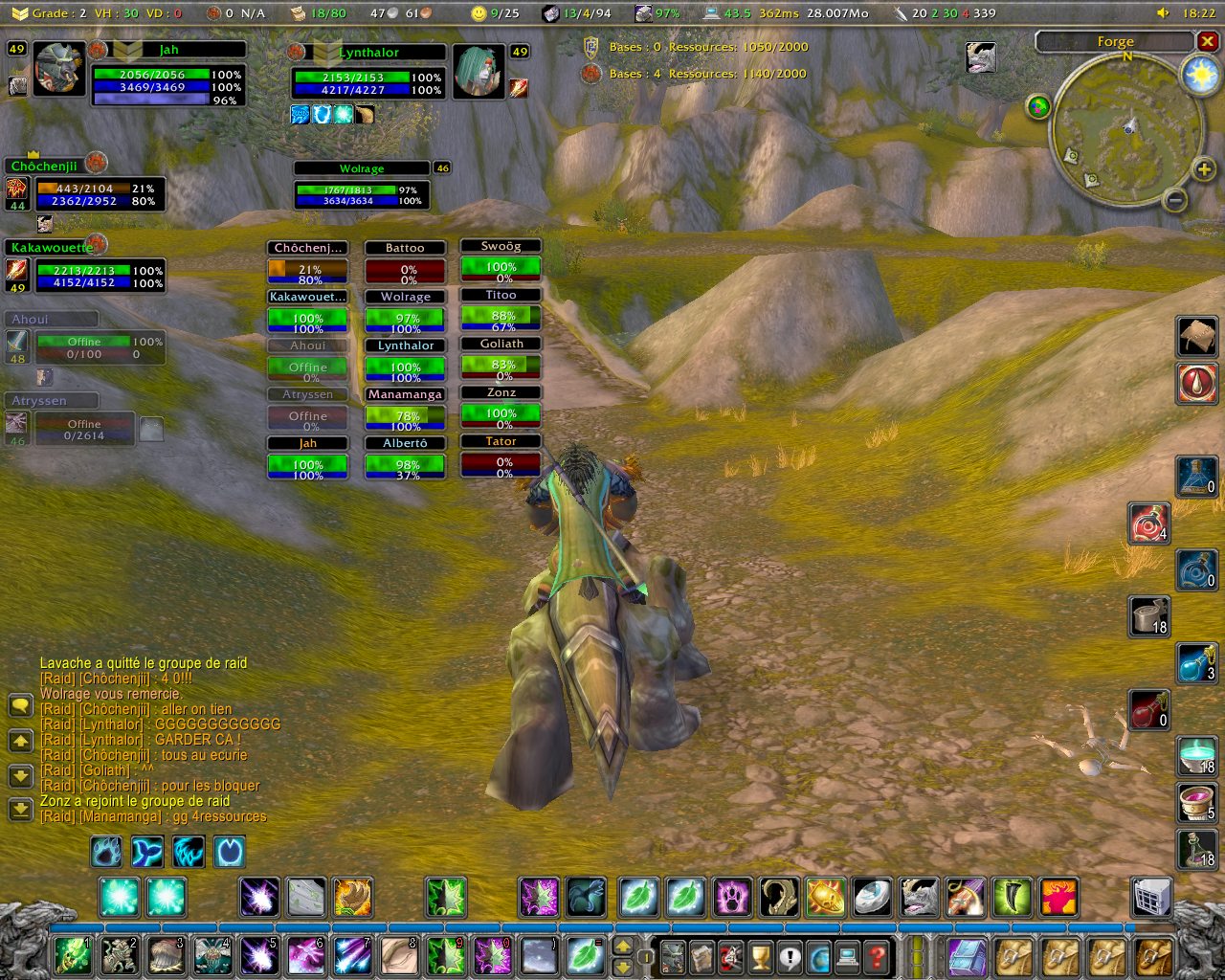Use the mushroom ability in slot 3
The width and height of the screenshot is (1225, 980).
(166, 956)
